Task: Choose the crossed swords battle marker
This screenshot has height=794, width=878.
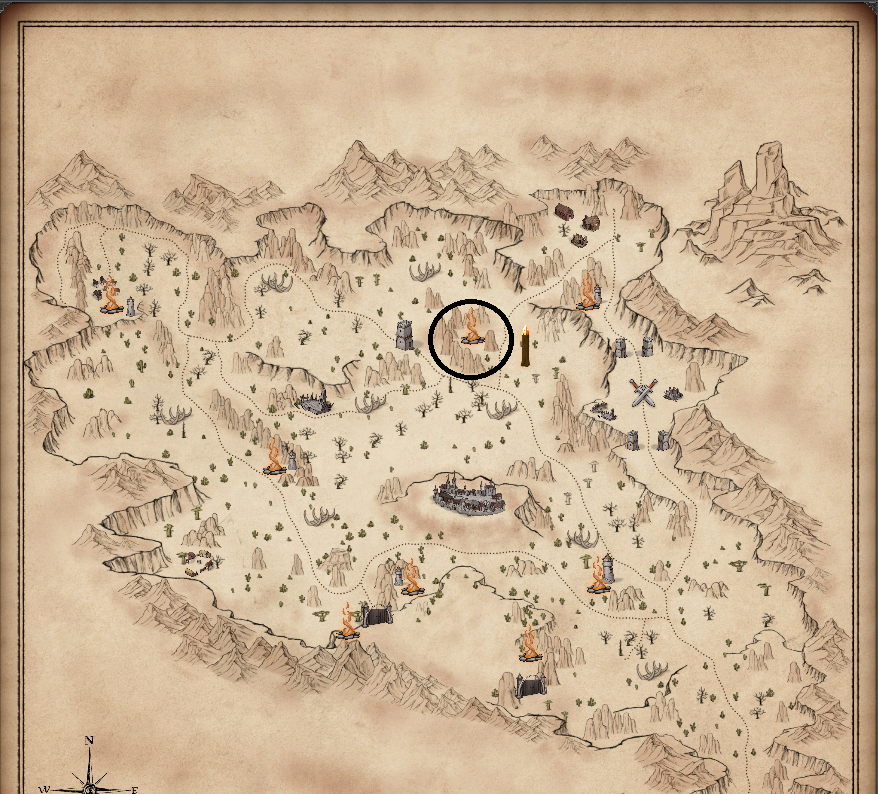Action: pos(644,392)
